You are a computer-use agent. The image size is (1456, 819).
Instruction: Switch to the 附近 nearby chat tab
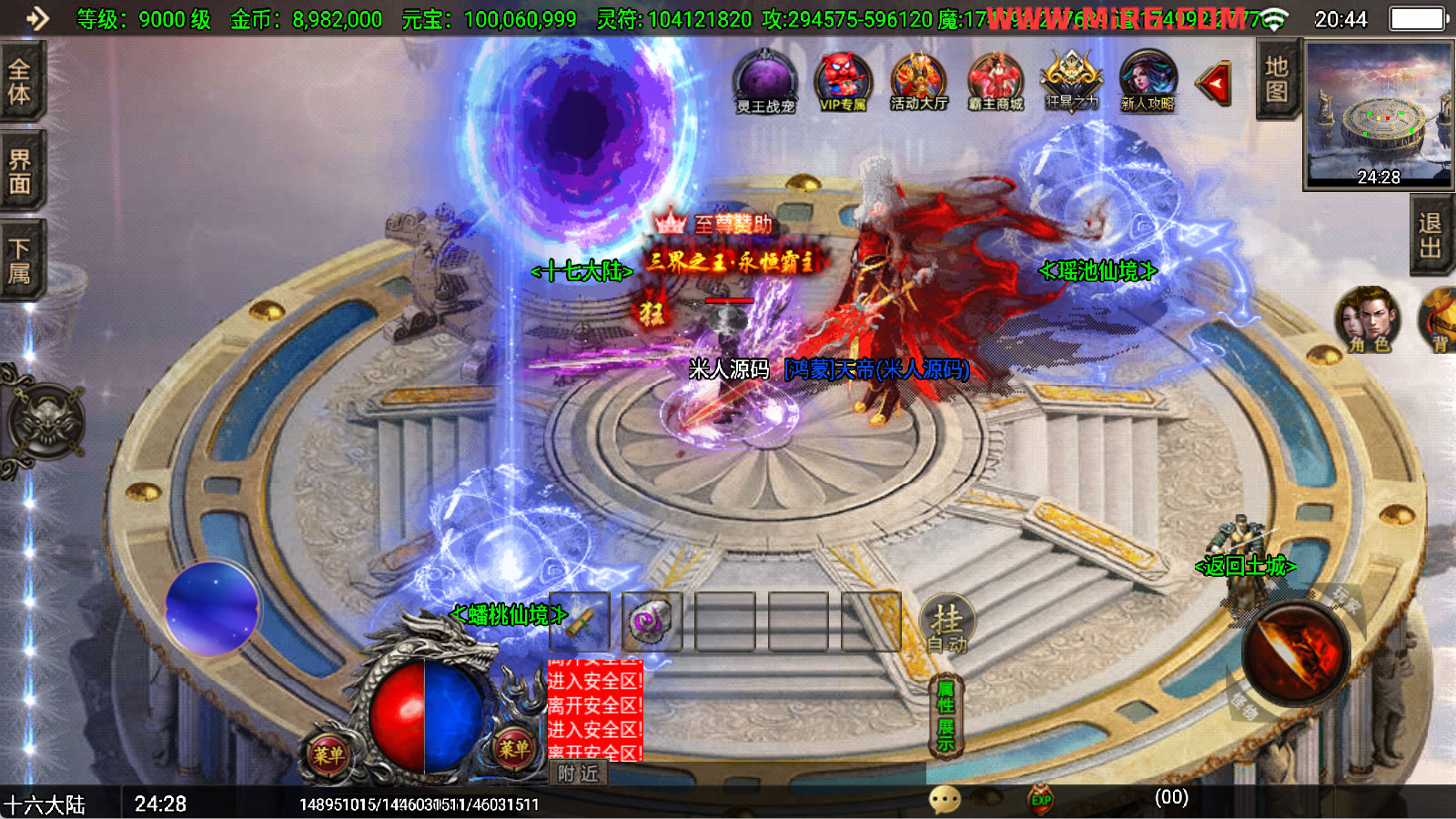578,773
